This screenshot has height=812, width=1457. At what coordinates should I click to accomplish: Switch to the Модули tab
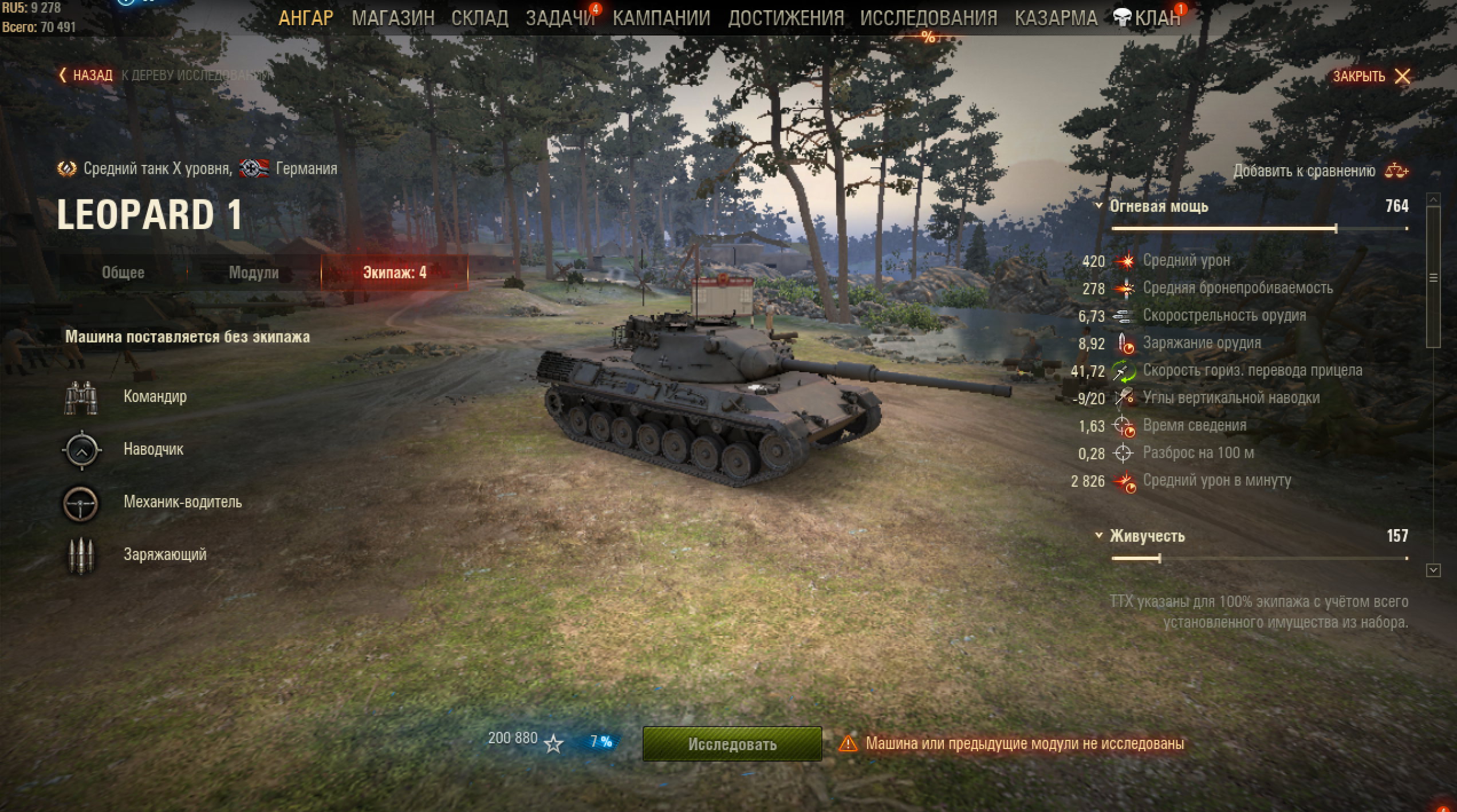tap(254, 273)
